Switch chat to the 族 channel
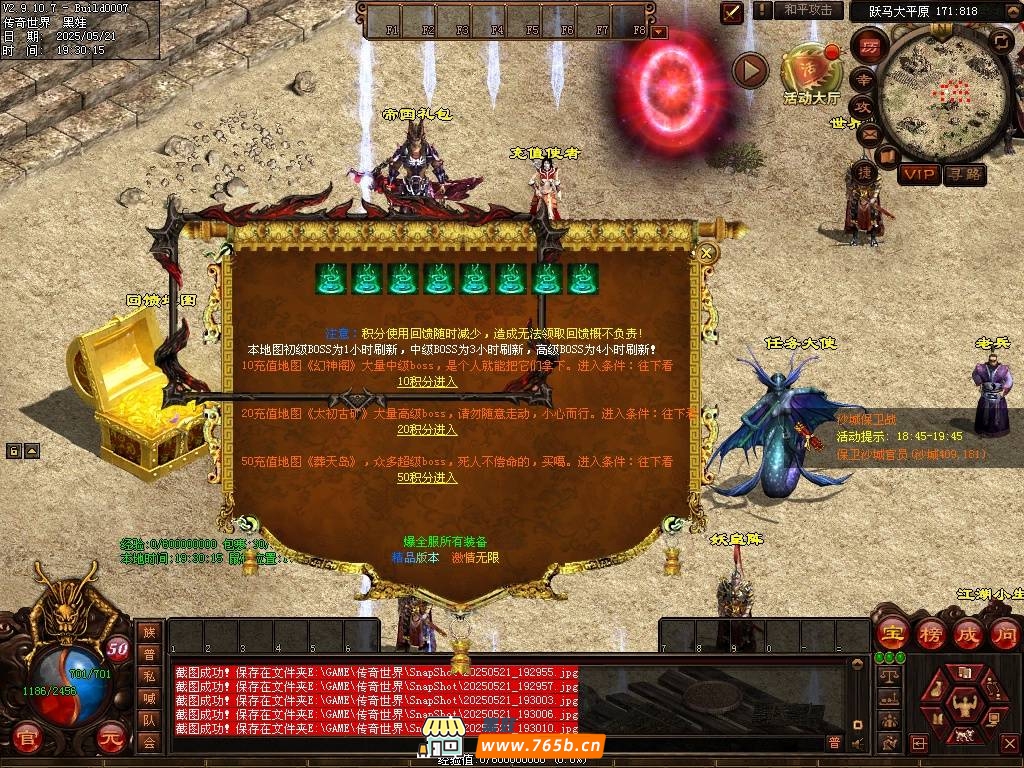The image size is (1024, 768). (x=149, y=632)
